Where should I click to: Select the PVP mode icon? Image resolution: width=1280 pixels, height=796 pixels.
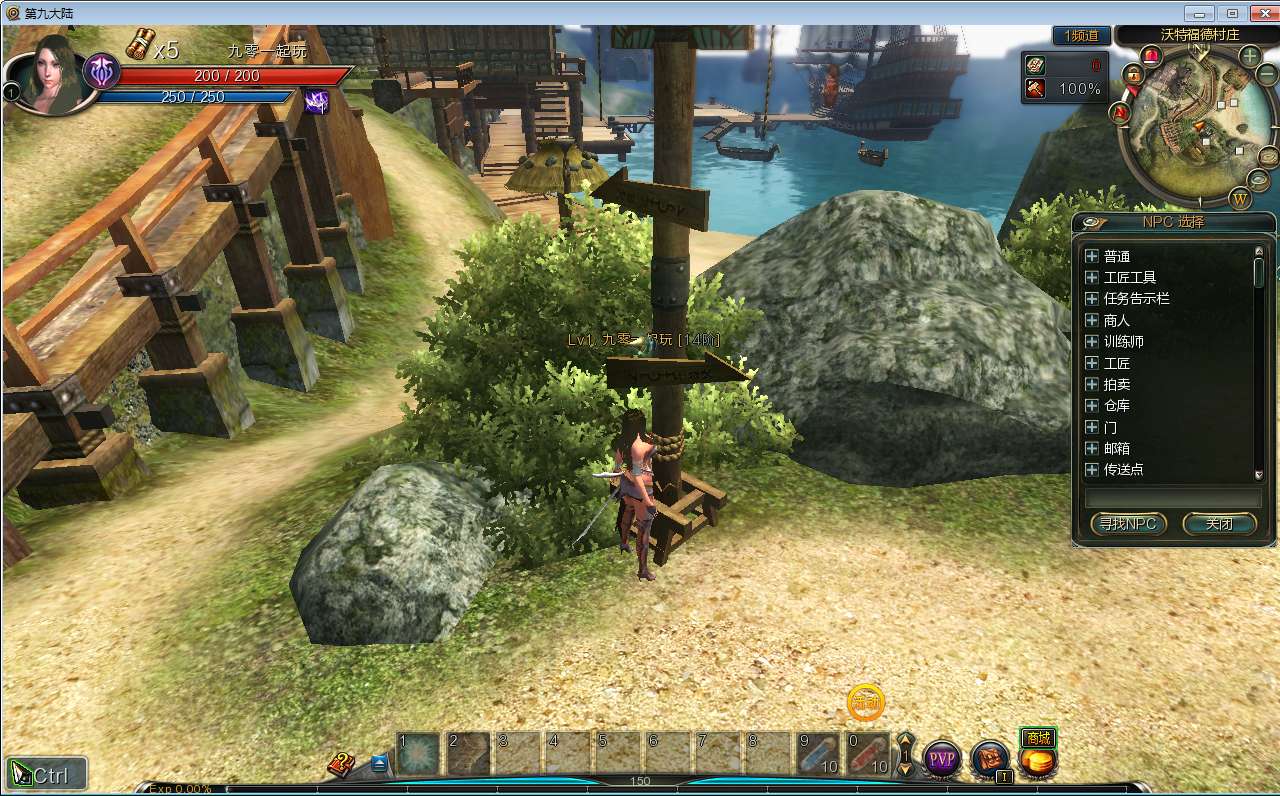941,760
